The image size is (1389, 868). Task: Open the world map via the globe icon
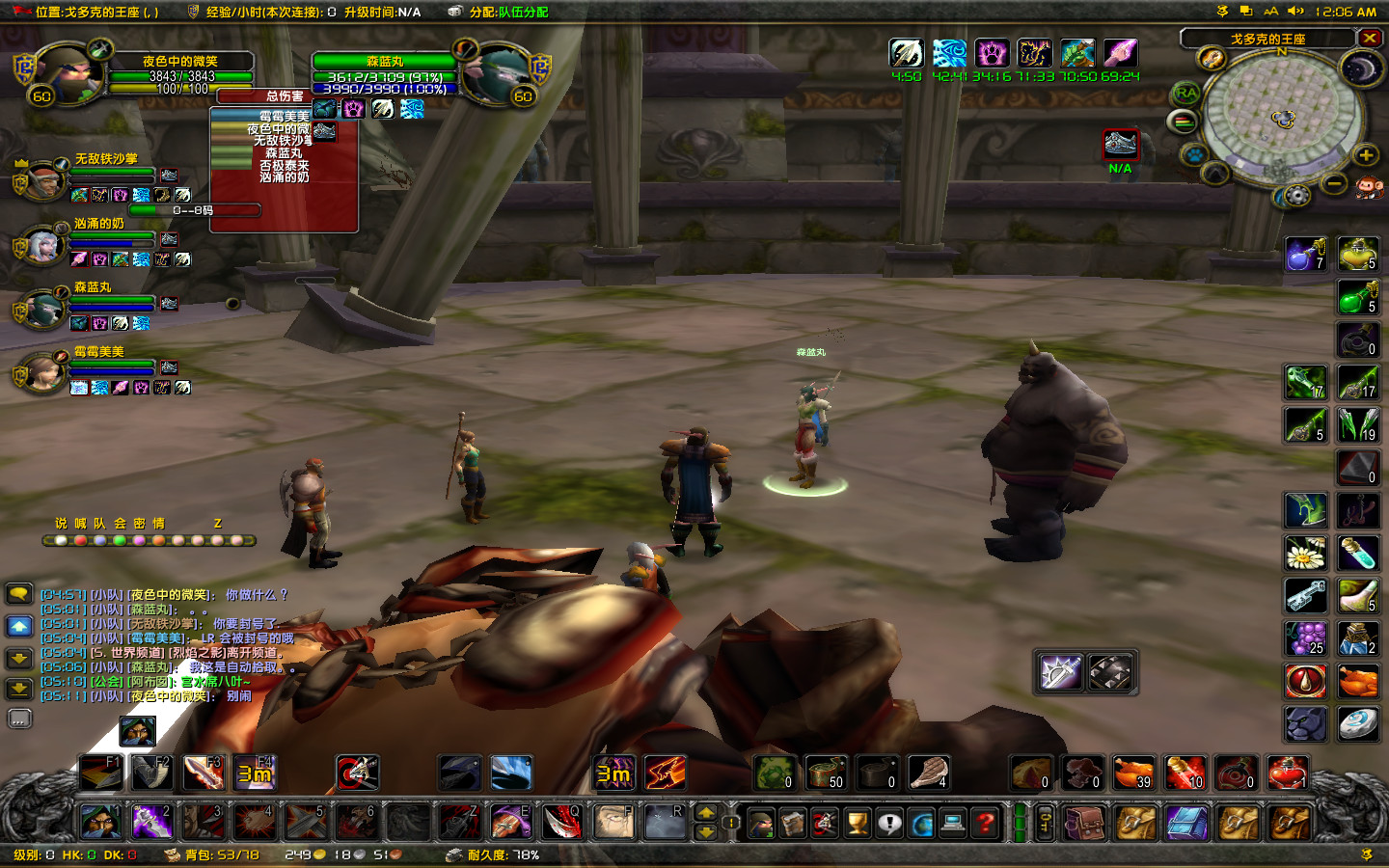click(922, 822)
